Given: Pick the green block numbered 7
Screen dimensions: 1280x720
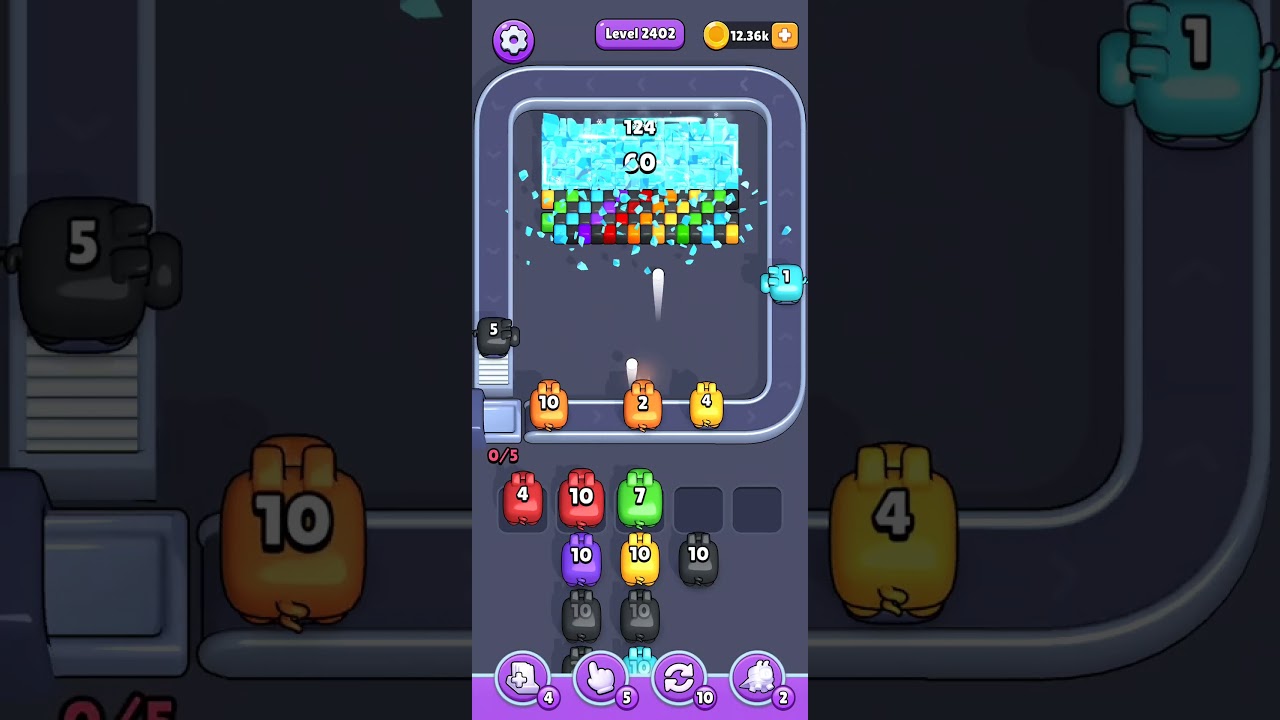Looking at the screenshot, I should (640, 497).
